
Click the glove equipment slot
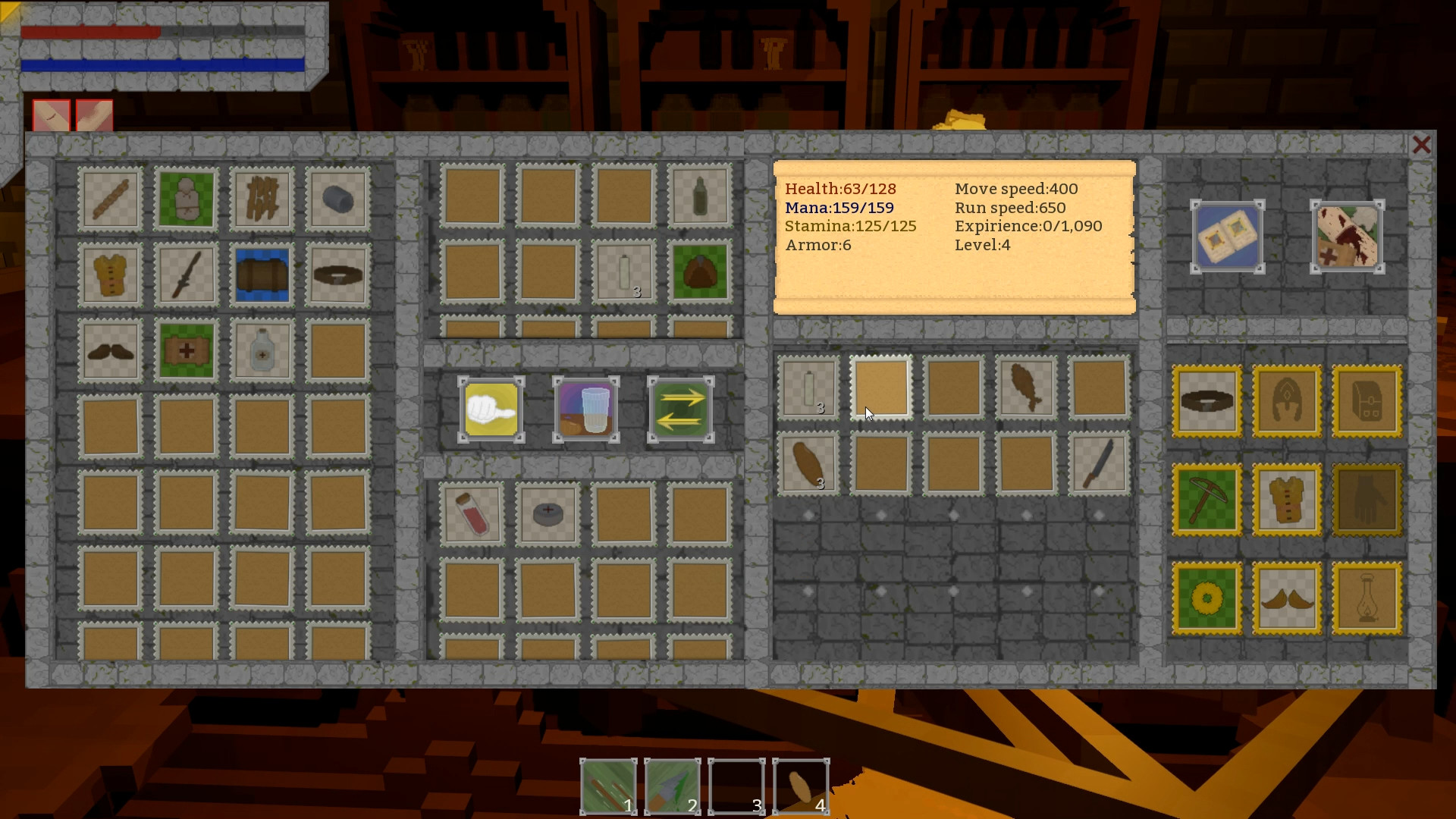(x=1366, y=500)
